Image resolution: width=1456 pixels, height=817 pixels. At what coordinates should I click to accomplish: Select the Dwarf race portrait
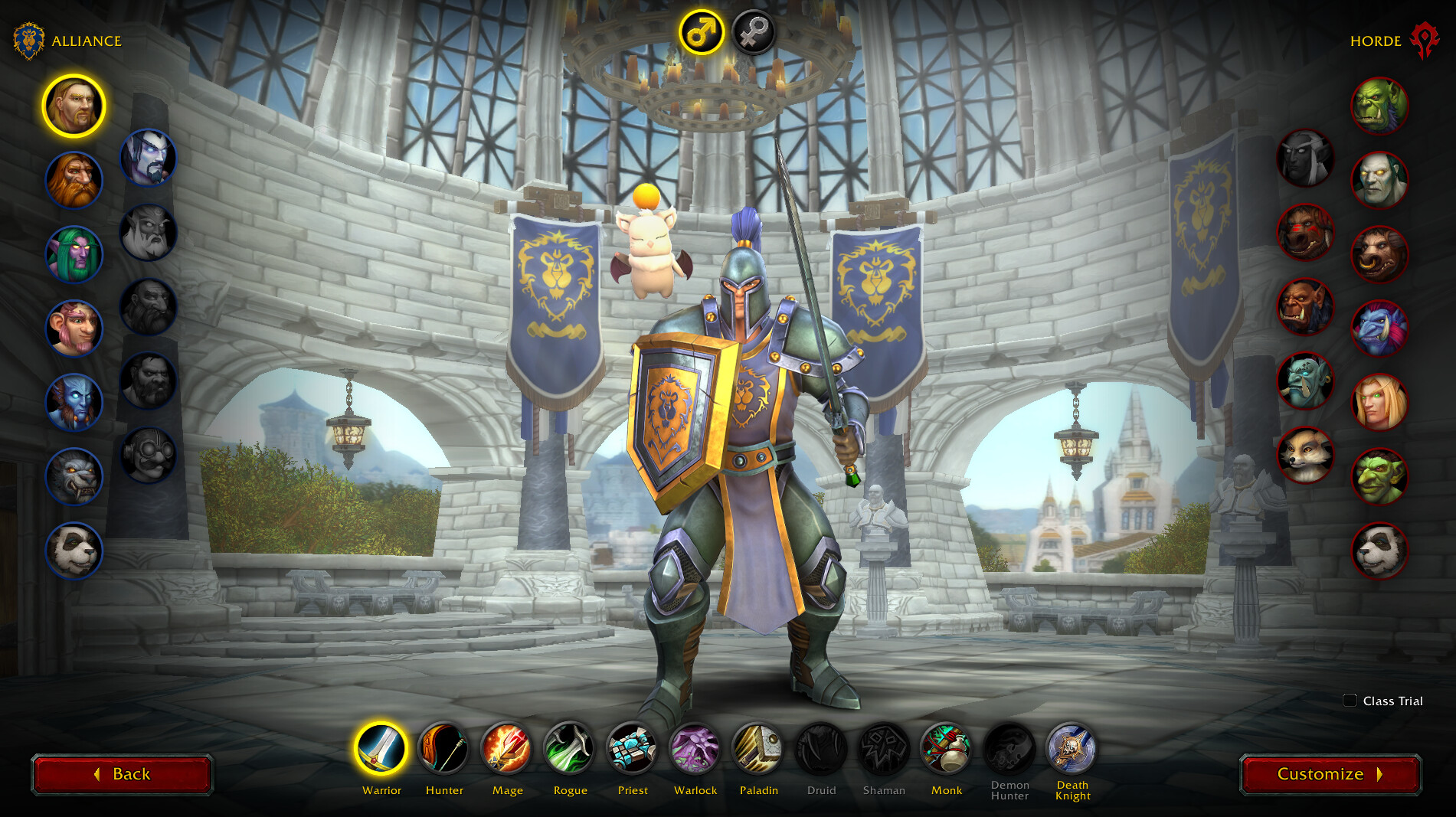pyautogui.click(x=74, y=180)
